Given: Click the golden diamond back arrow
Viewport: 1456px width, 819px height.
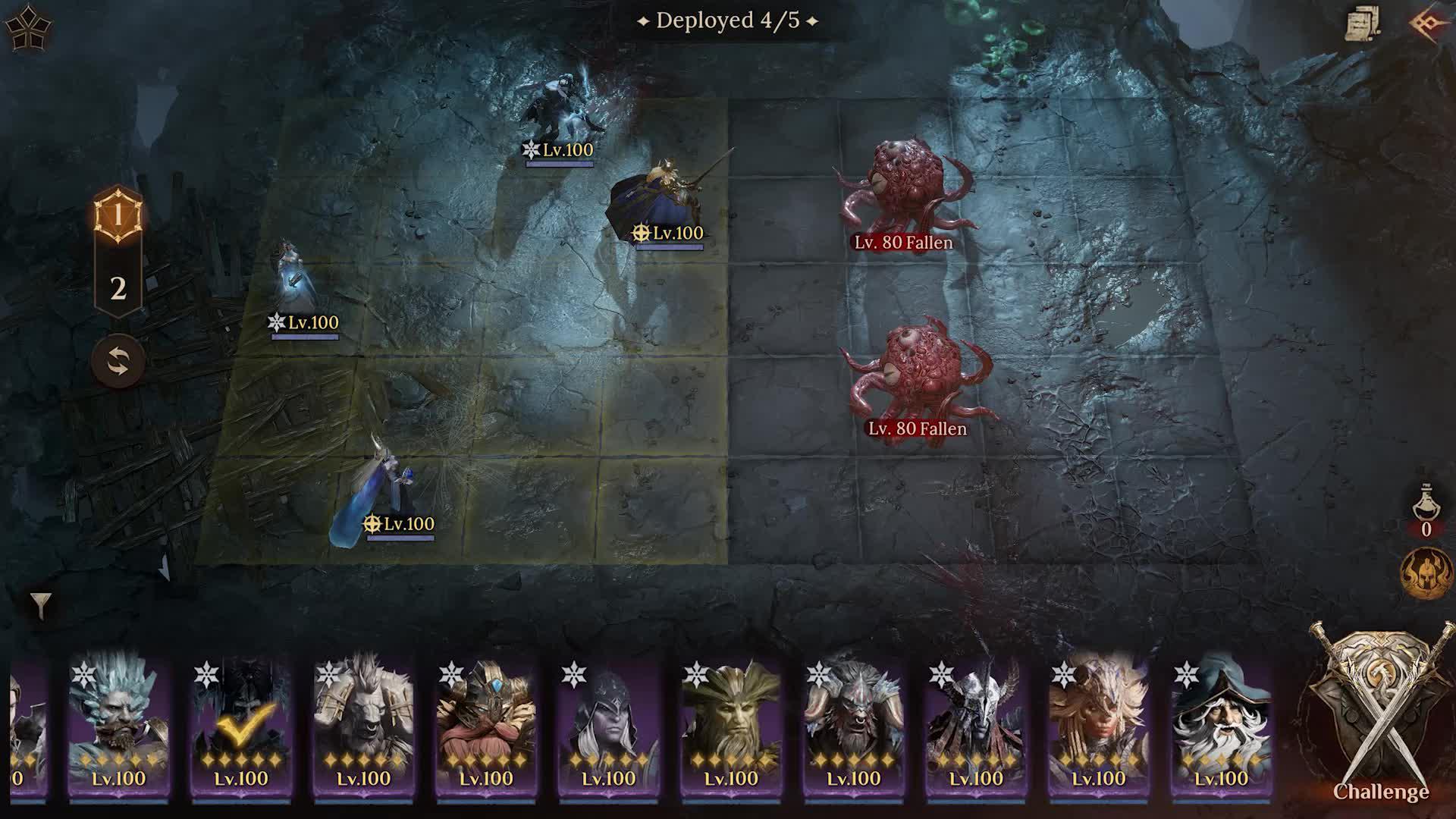Looking at the screenshot, I should 1429,23.
